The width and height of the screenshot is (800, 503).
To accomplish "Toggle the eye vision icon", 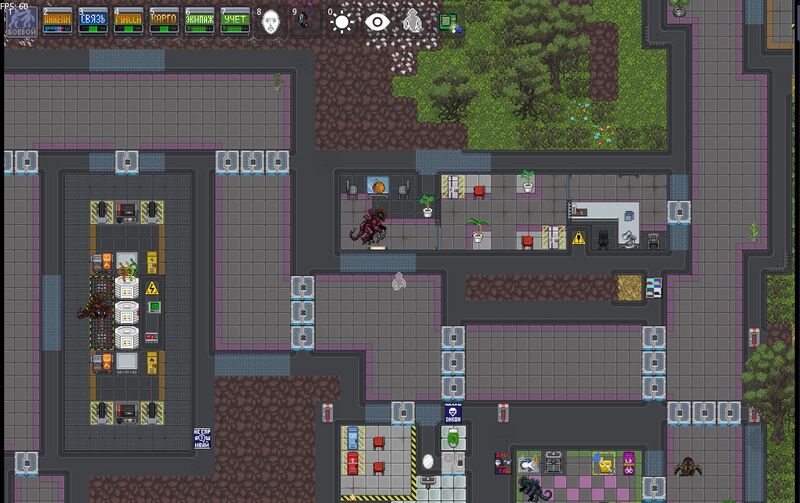I will coord(377,22).
